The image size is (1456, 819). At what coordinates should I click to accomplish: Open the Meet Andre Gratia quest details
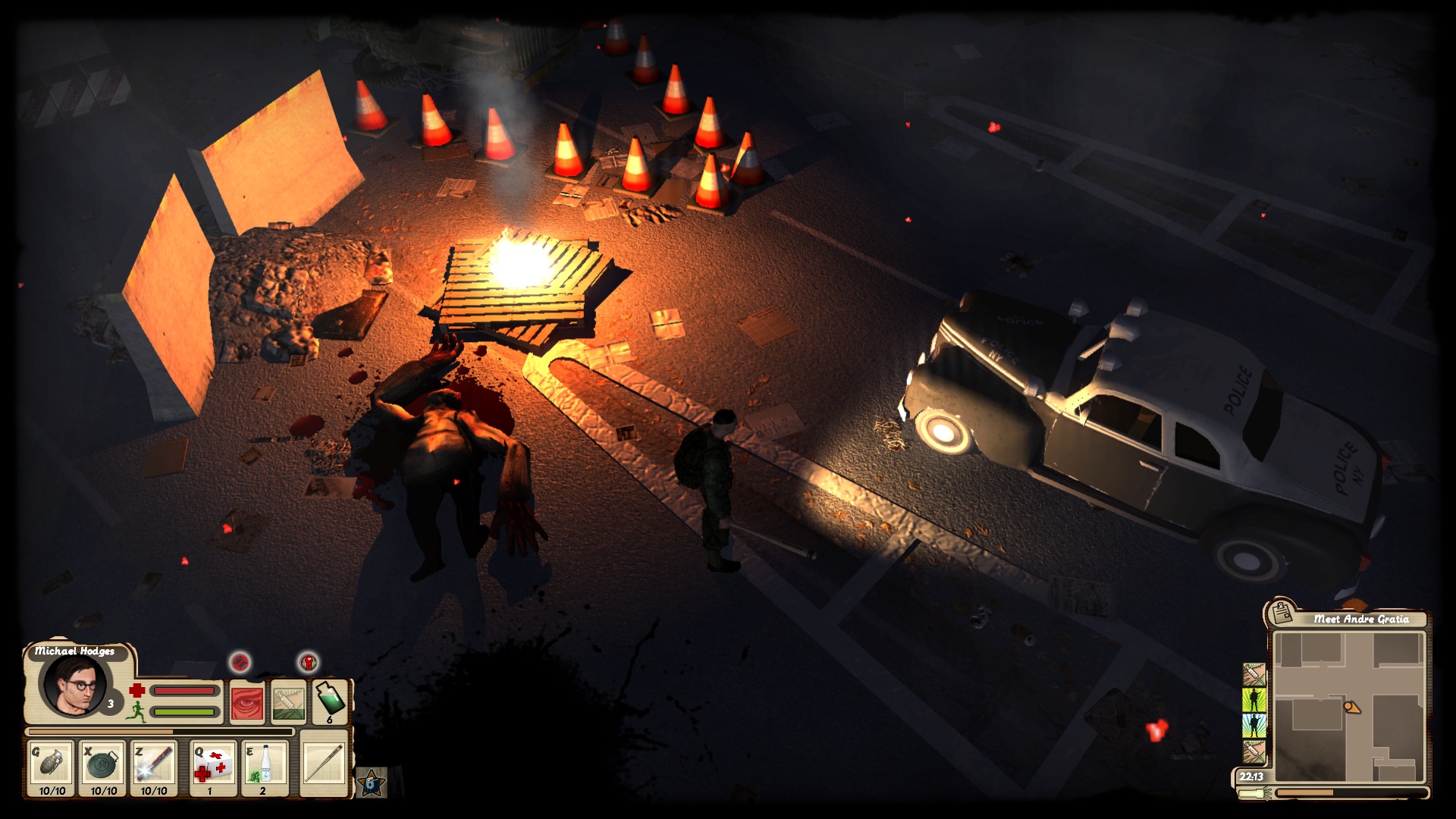tap(1361, 618)
